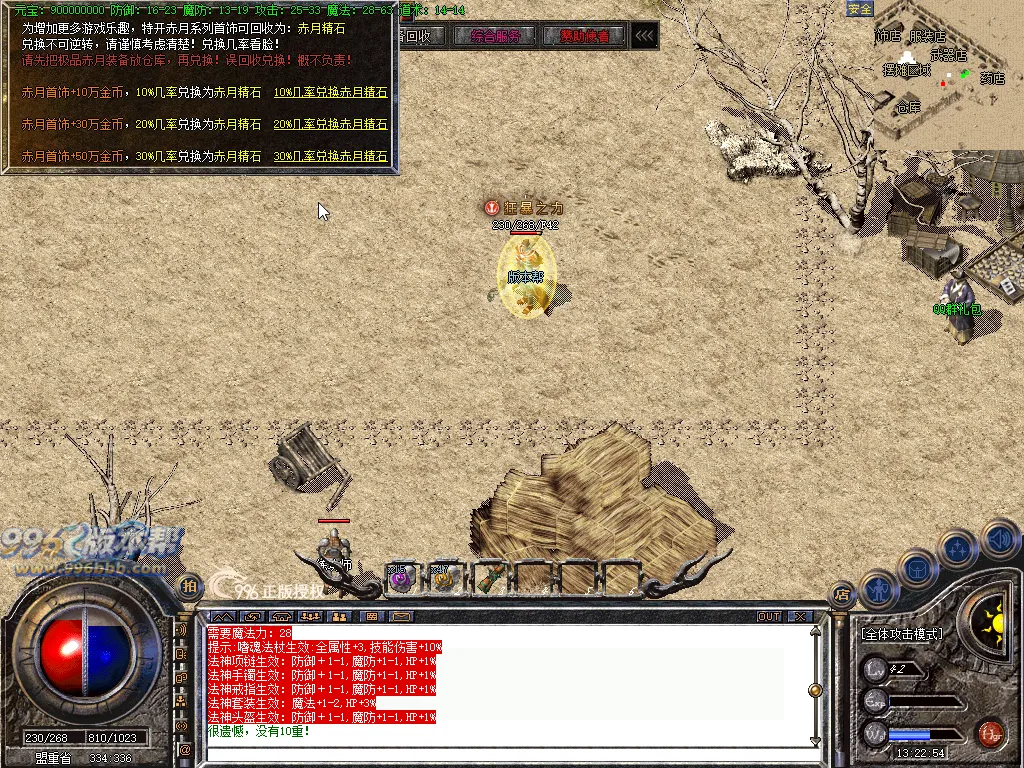Screen dimensions: 1024x768
Task: Open the 店 shop round button
Action: 843,593
